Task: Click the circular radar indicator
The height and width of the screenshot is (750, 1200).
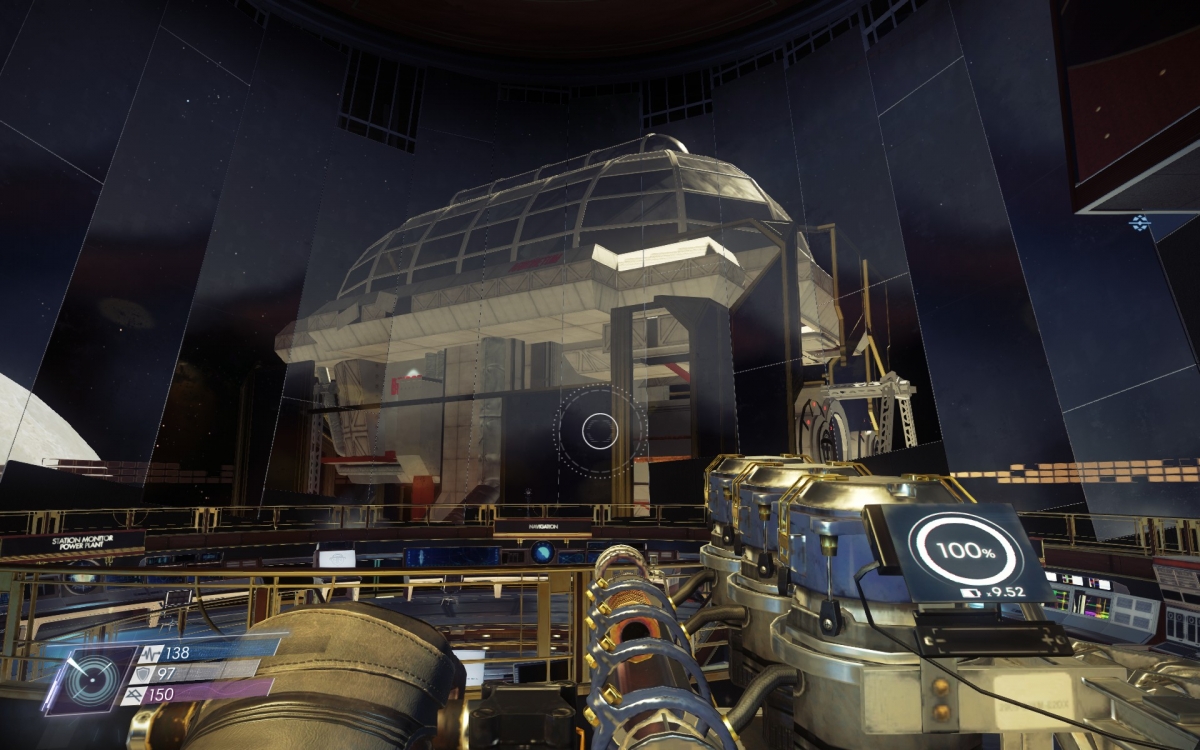Action: click(x=89, y=680)
